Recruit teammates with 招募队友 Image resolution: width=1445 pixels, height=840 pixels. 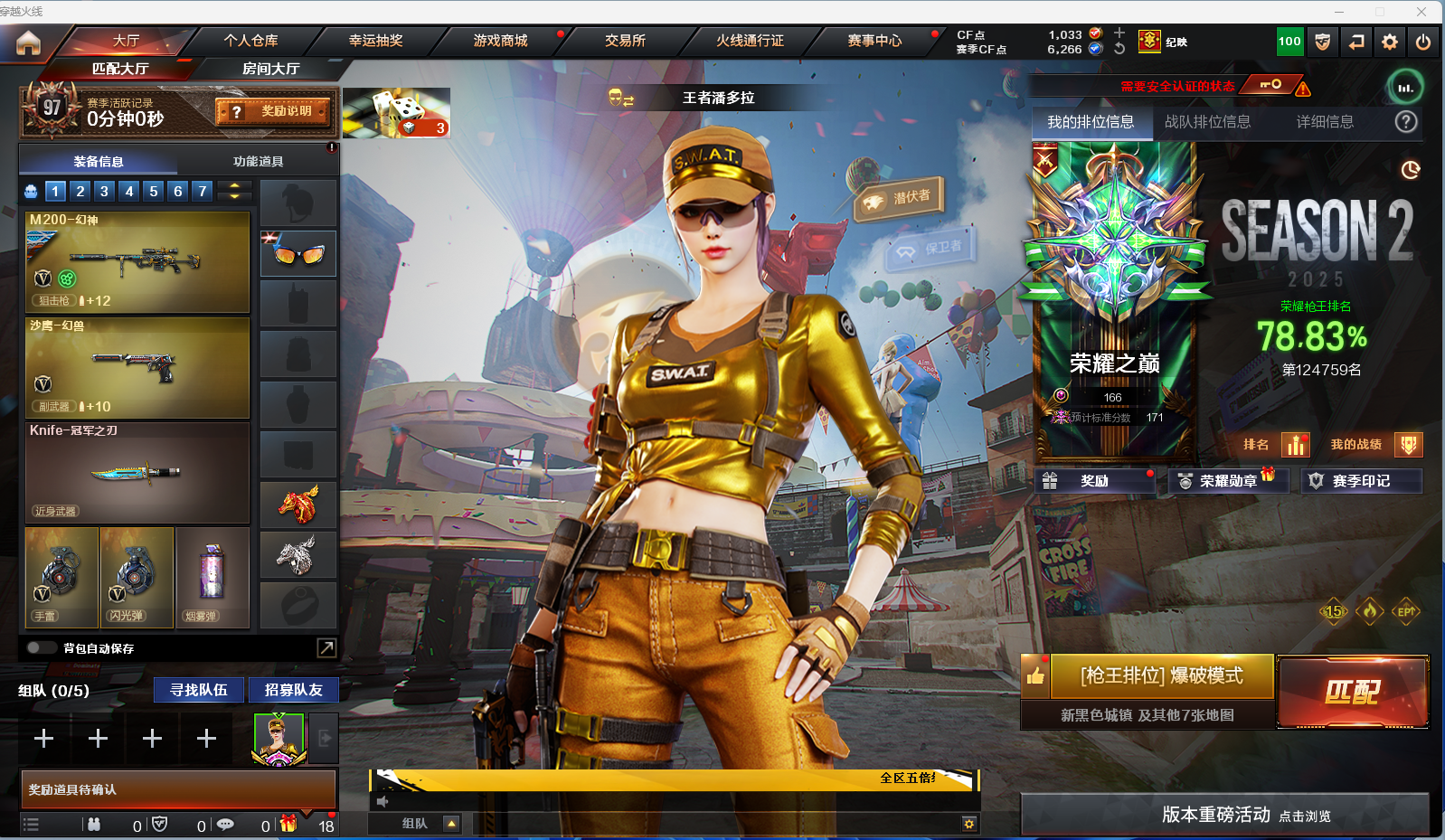click(293, 690)
